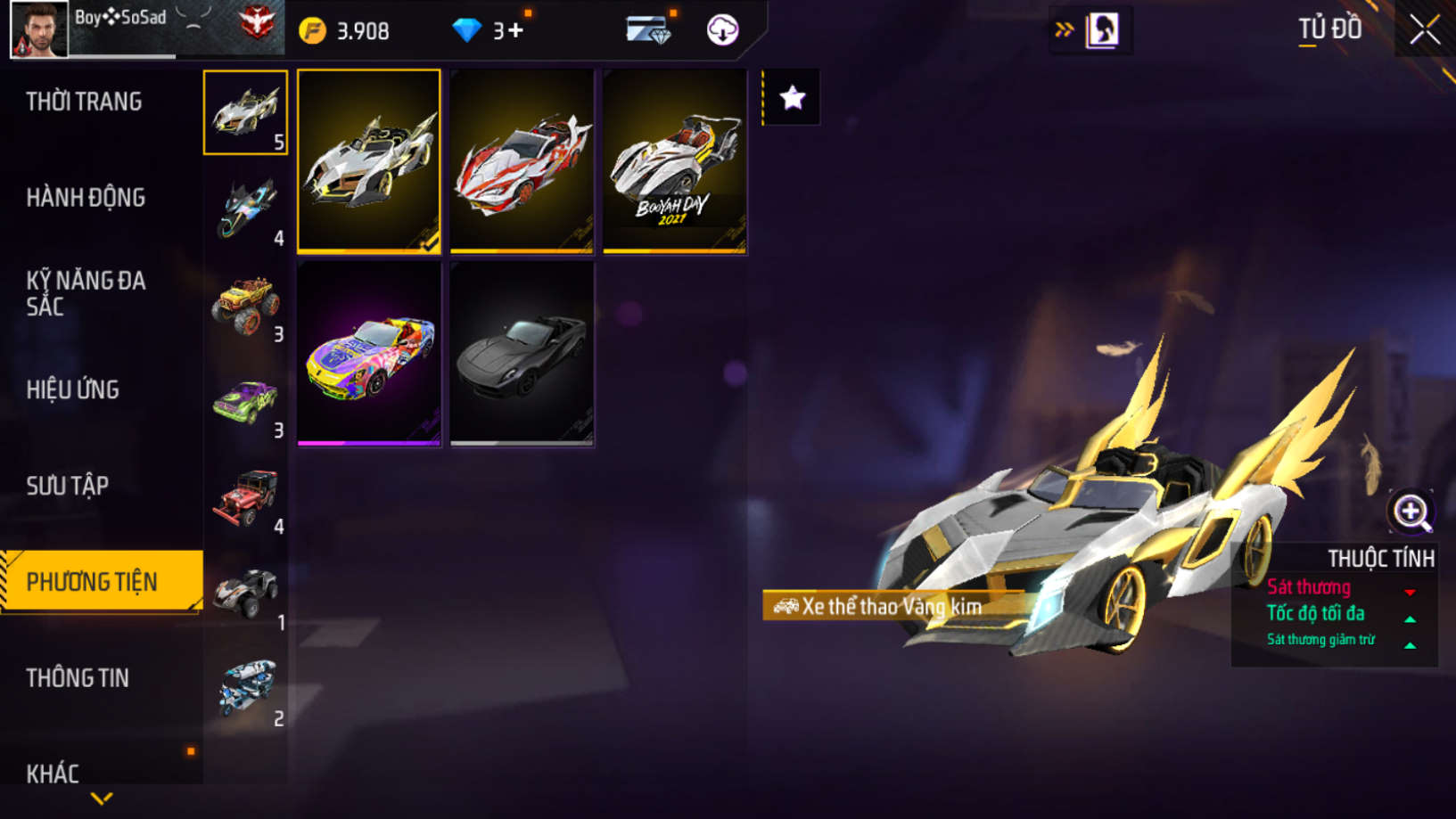Close the Tủ Đồ screen
1456x819 pixels.
[1424, 30]
